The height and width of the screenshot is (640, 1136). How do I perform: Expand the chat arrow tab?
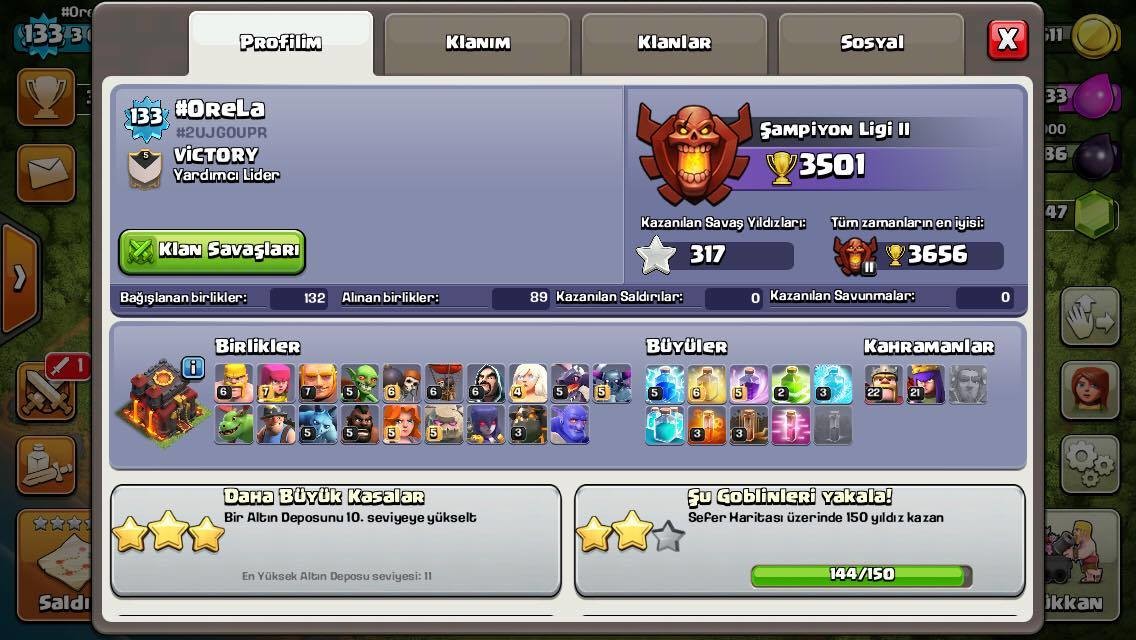click(x=18, y=276)
